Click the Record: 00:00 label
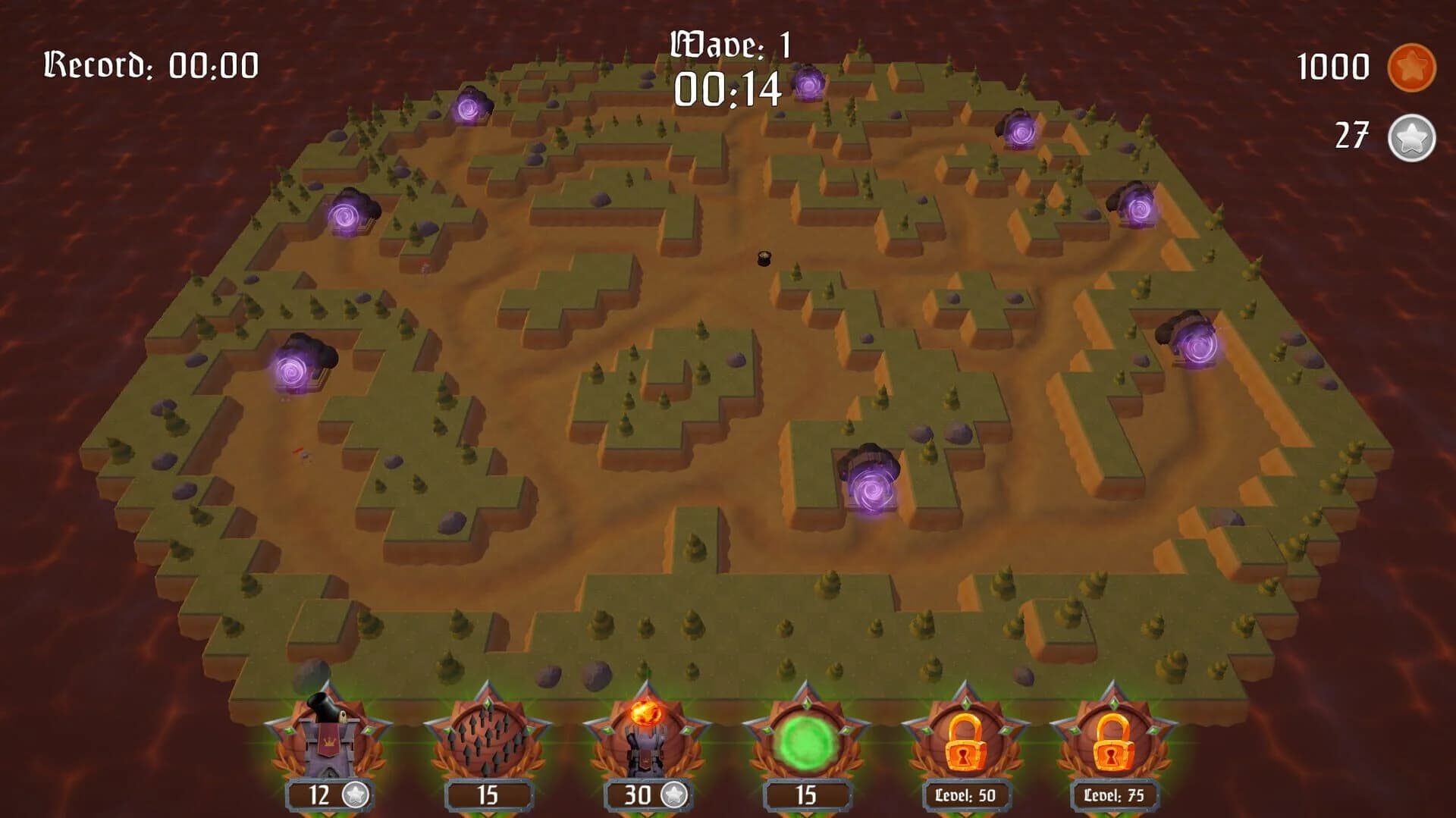The image size is (1456, 818). 151,64
